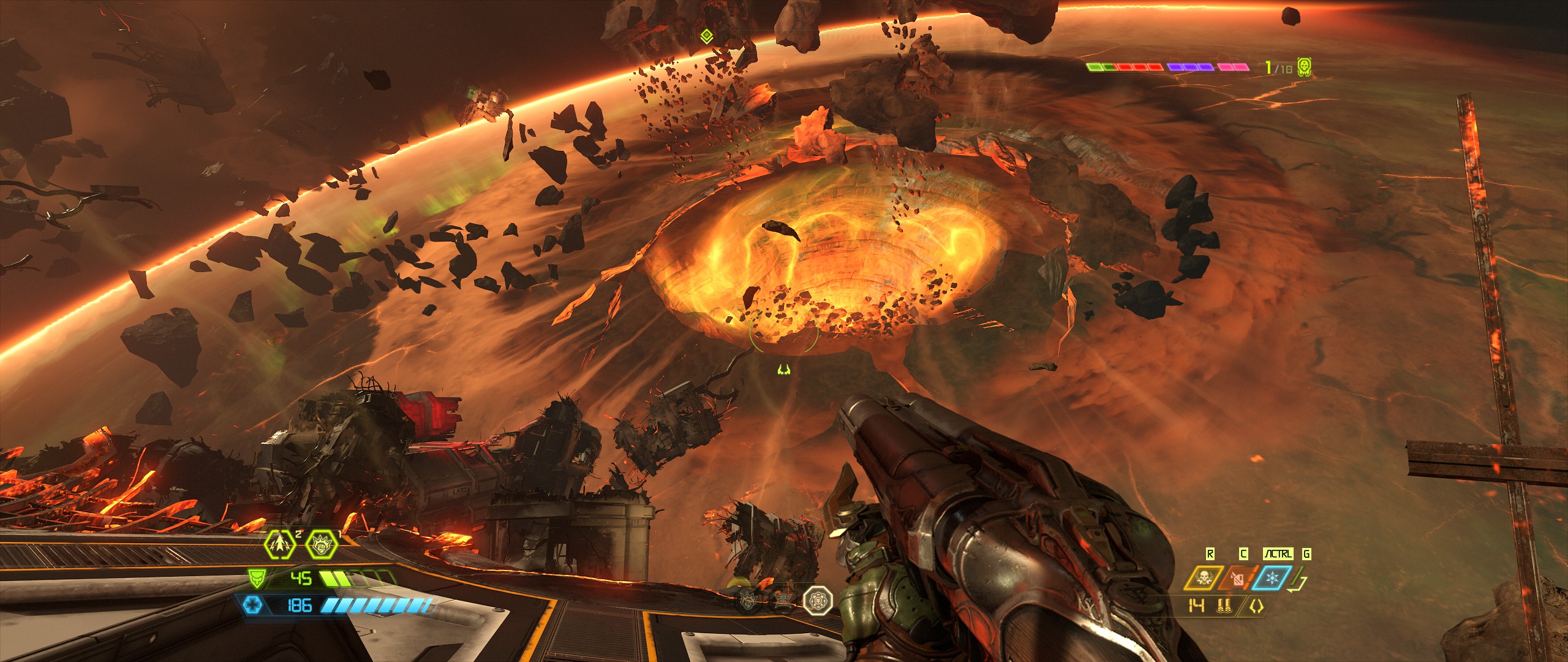Click the green skull kill-counter icon

tap(1304, 67)
